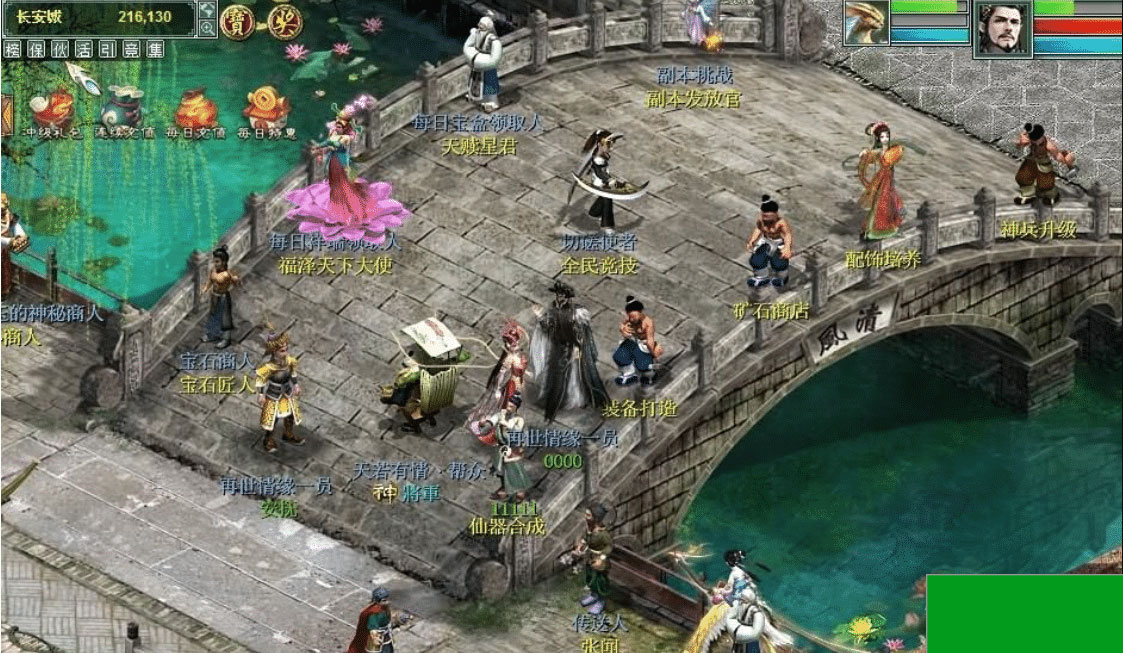This screenshot has width=1123, height=653.
Task: Open the 伙 partner button
Action: 60,48
